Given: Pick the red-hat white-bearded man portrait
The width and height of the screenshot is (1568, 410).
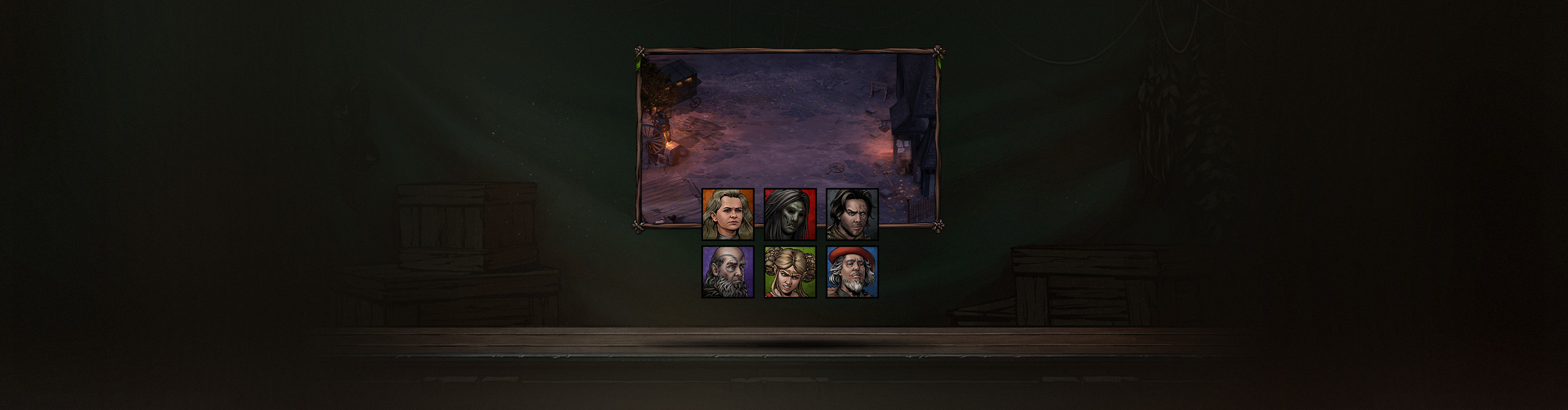Looking at the screenshot, I should pyautogui.click(x=852, y=272).
